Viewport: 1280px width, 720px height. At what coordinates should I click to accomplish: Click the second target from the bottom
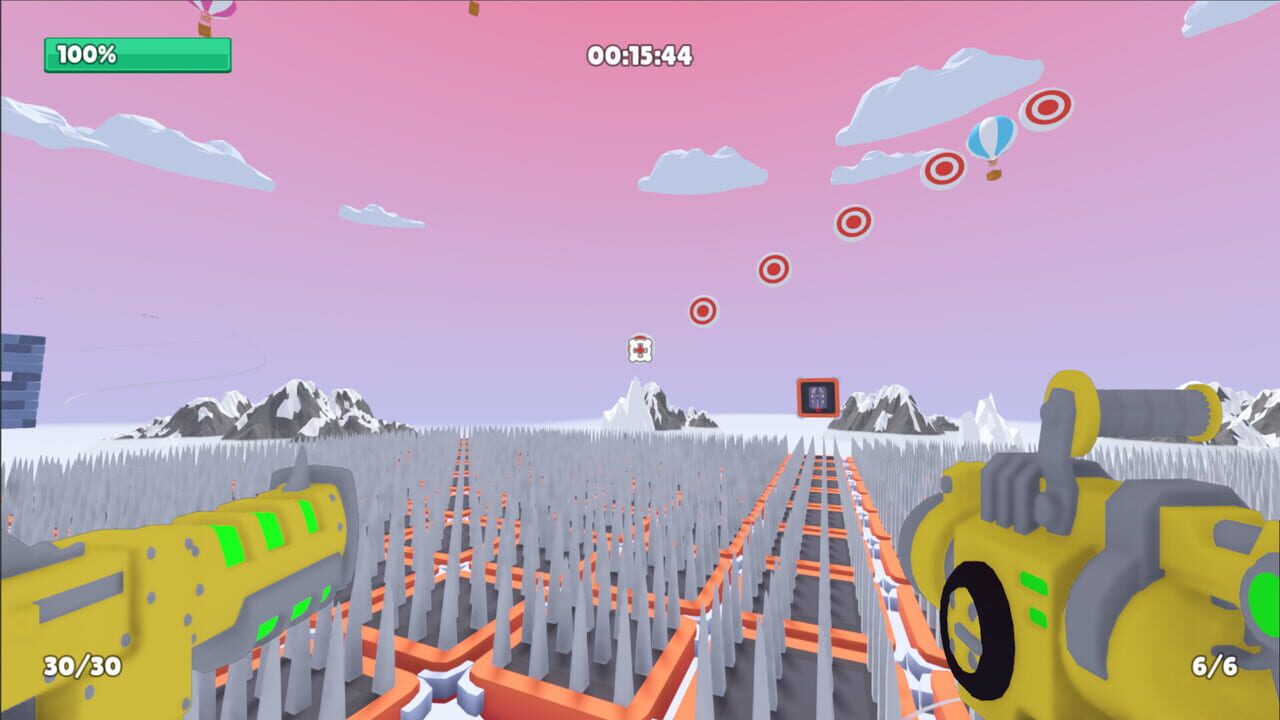tap(774, 267)
